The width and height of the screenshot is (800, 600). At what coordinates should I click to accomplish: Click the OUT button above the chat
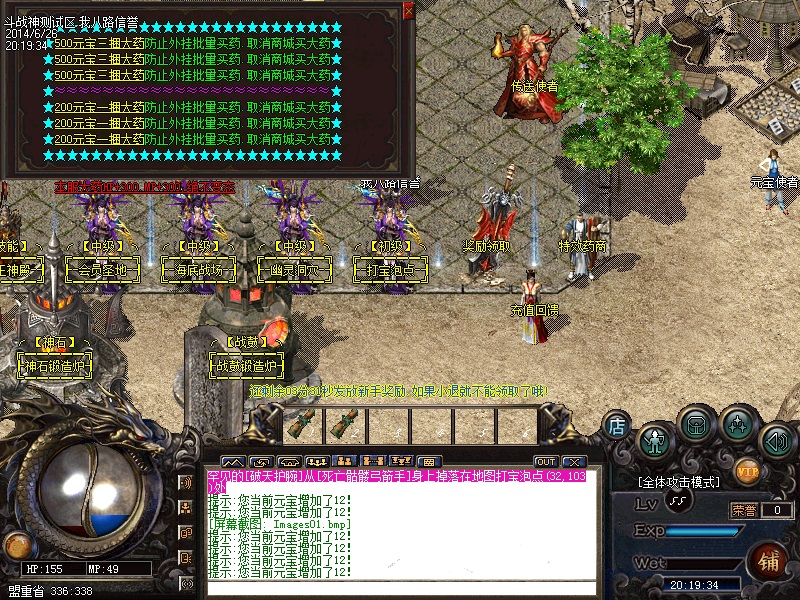(545, 461)
